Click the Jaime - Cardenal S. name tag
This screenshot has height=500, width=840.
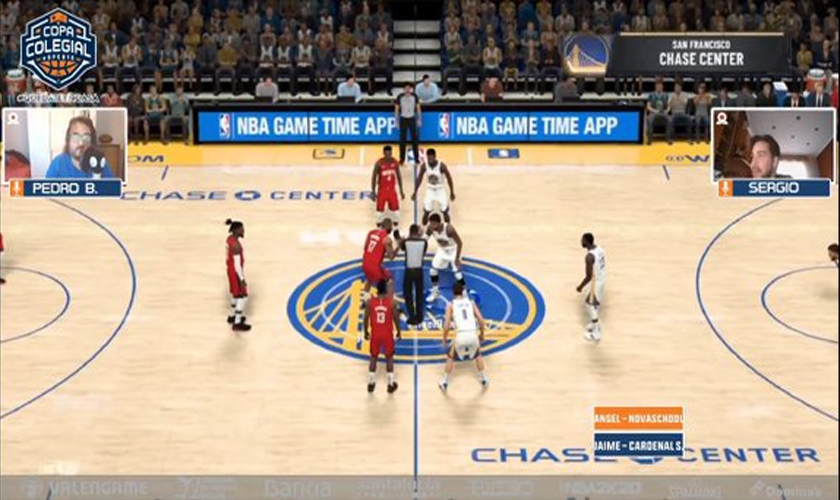(x=638, y=444)
